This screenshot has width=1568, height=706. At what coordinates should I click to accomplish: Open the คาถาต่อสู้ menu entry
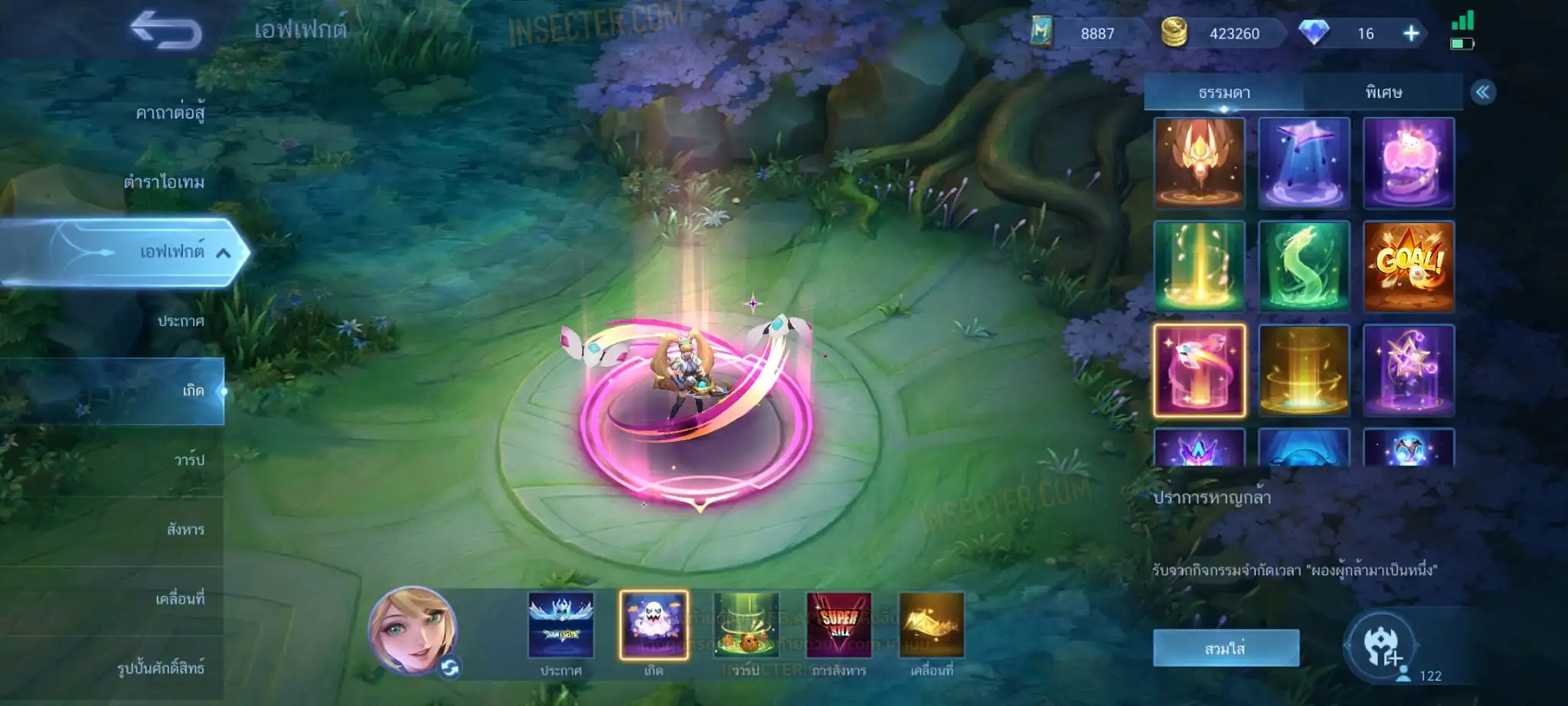[169, 113]
